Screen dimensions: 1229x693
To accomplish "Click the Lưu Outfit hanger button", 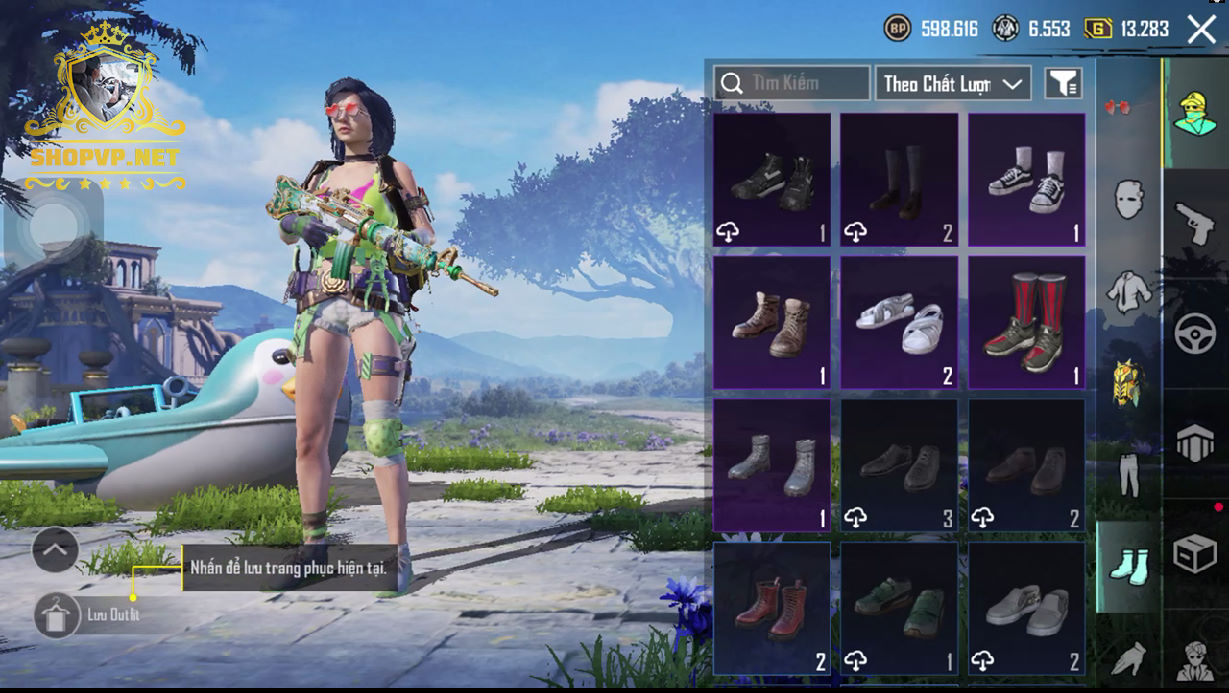I will pyautogui.click(x=58, y=615).
